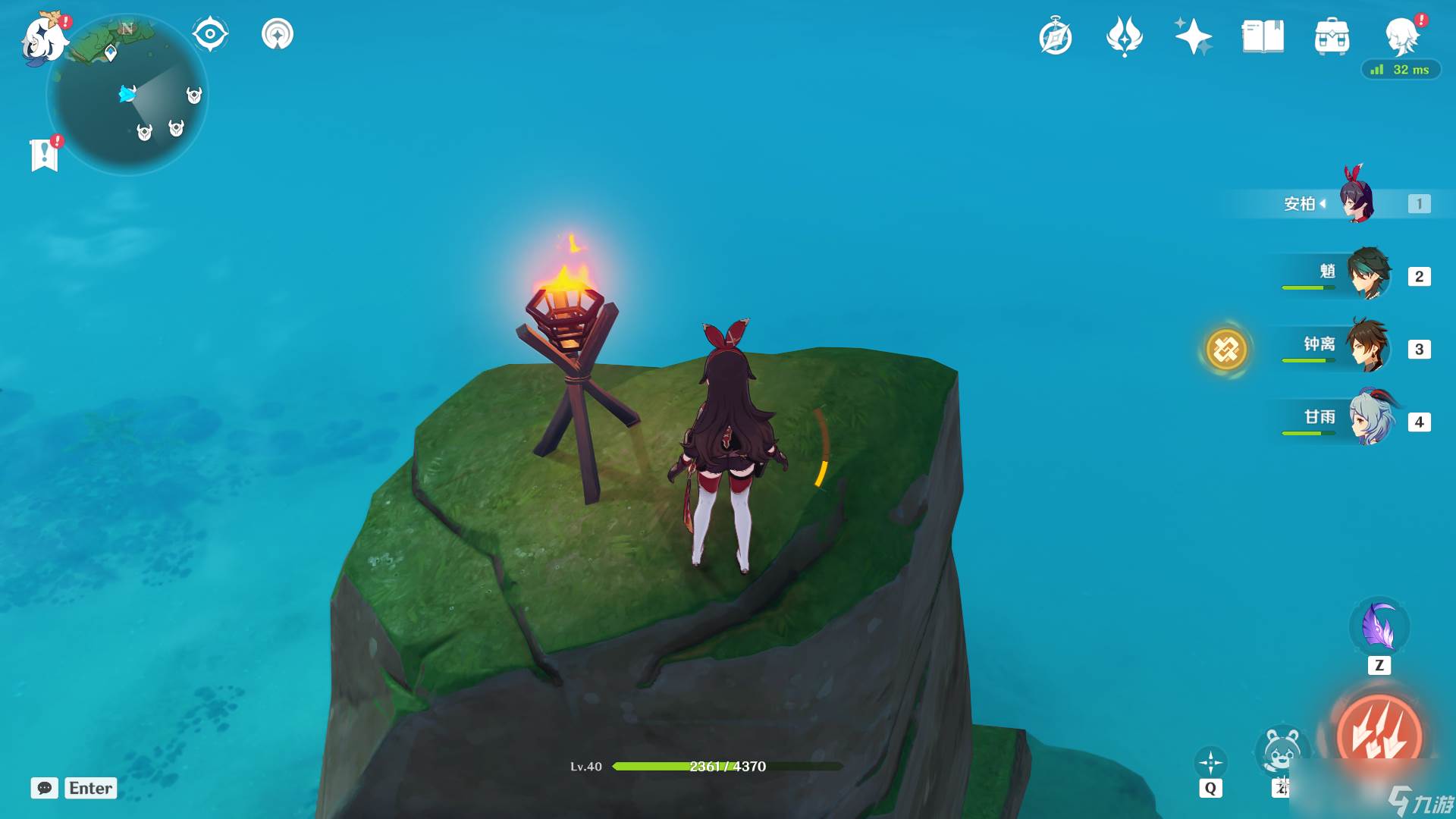
Task: Open the quest banner with alert
Action: 45,154
